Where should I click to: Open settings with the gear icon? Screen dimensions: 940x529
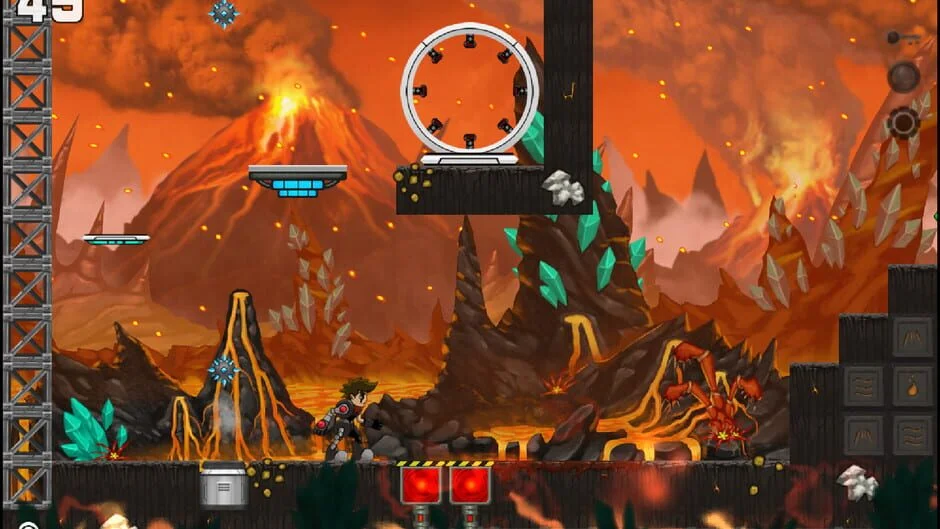(903, 123)
